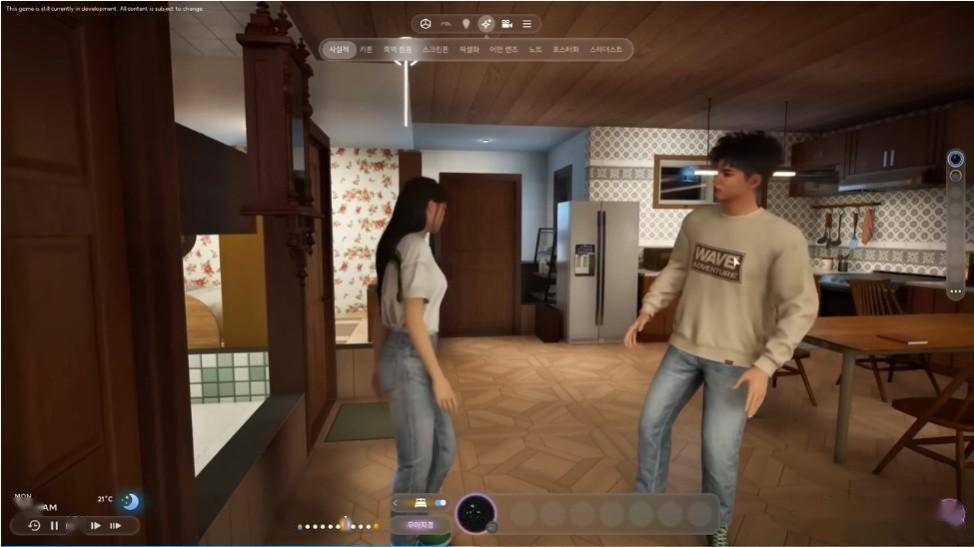The image size is (974, 547).
Task: Click the three-dots button on right edge
Action: (x=956, y=291)
